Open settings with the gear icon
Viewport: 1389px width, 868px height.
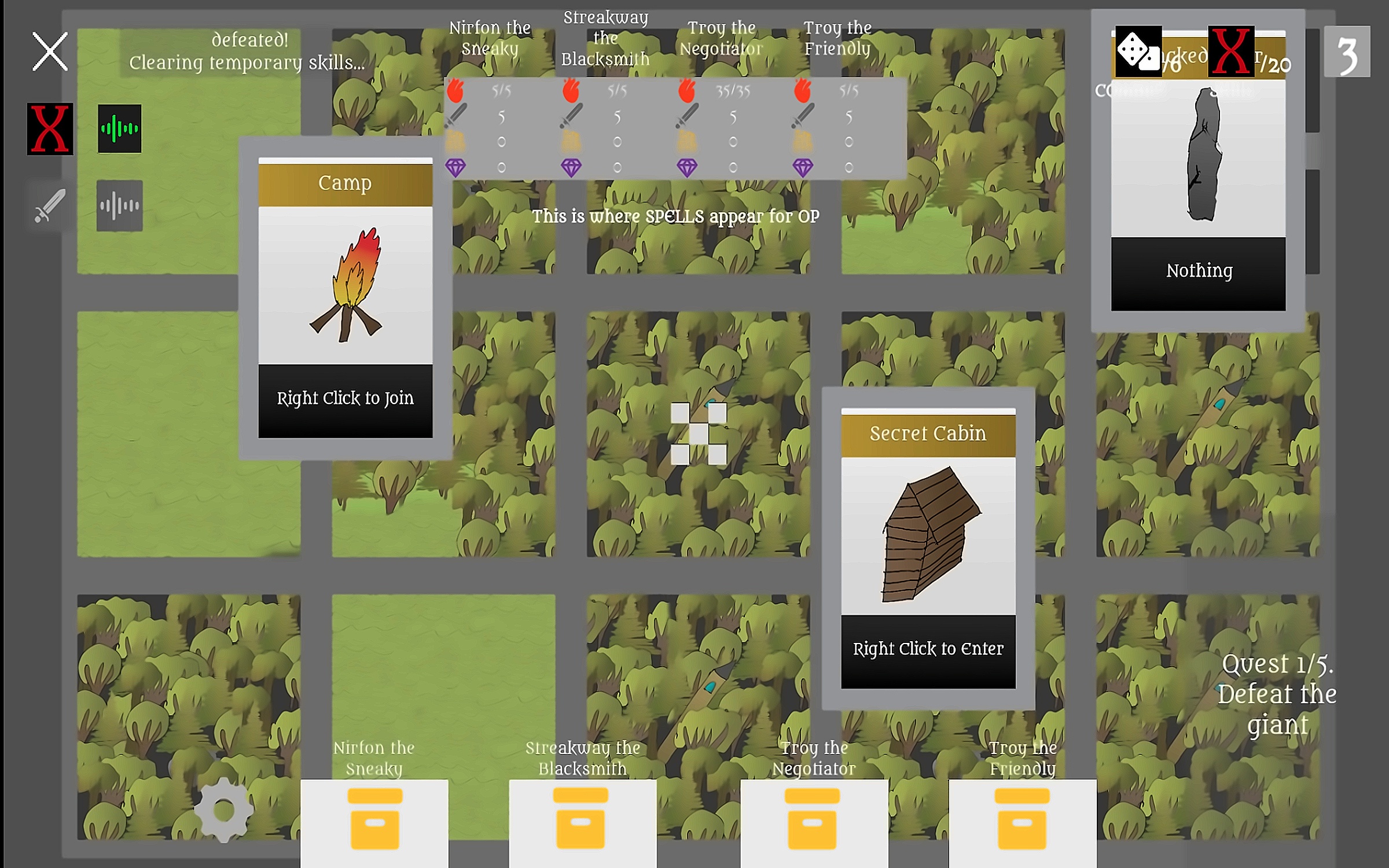pos(223,810)
